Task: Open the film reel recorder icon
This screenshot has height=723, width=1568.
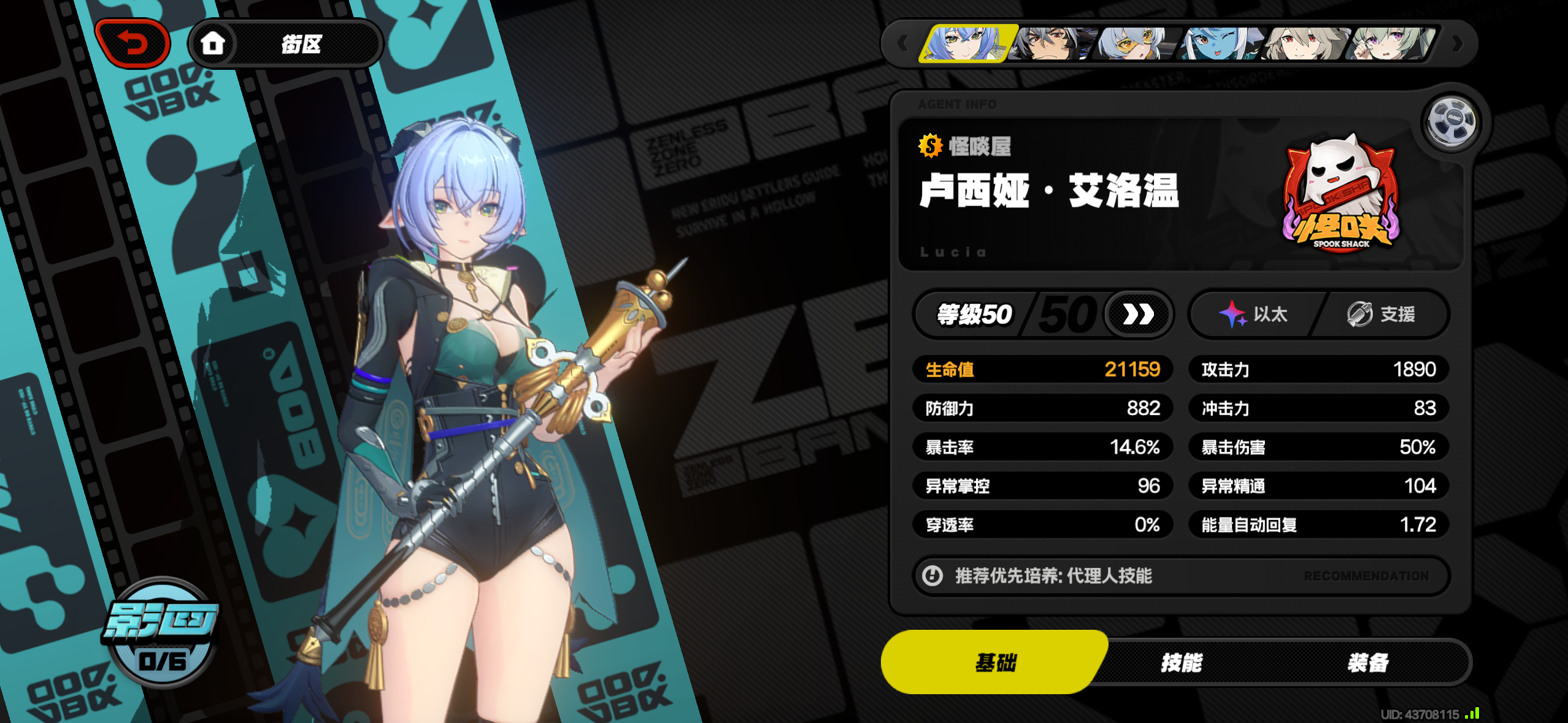Action: tap(1451, 123)
